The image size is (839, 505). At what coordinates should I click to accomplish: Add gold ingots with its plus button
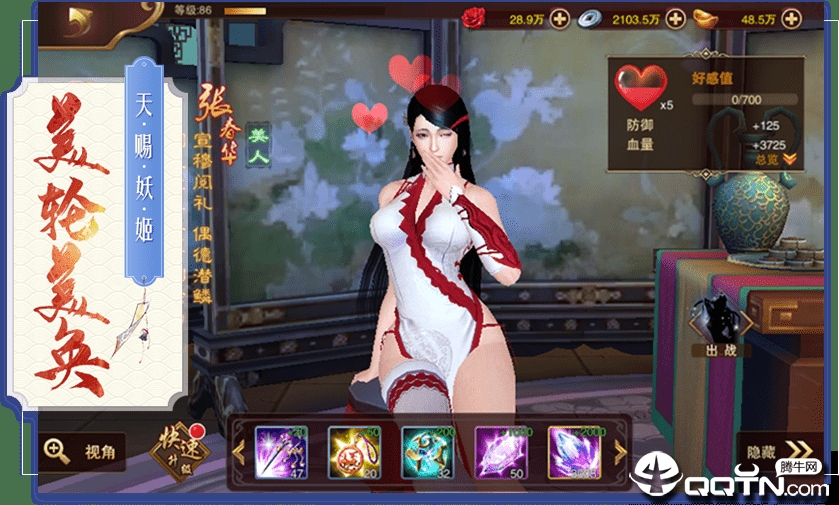791,18
